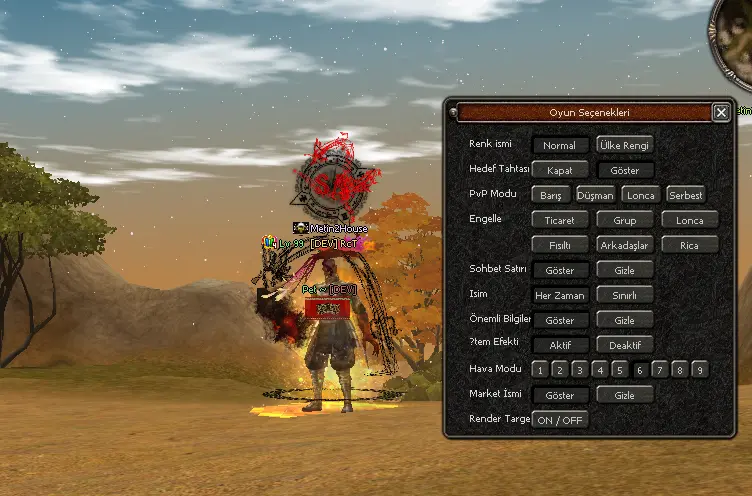752x496 pixels.
Task: Choose Deaktif for item effects
Action: tap(625, 345)
